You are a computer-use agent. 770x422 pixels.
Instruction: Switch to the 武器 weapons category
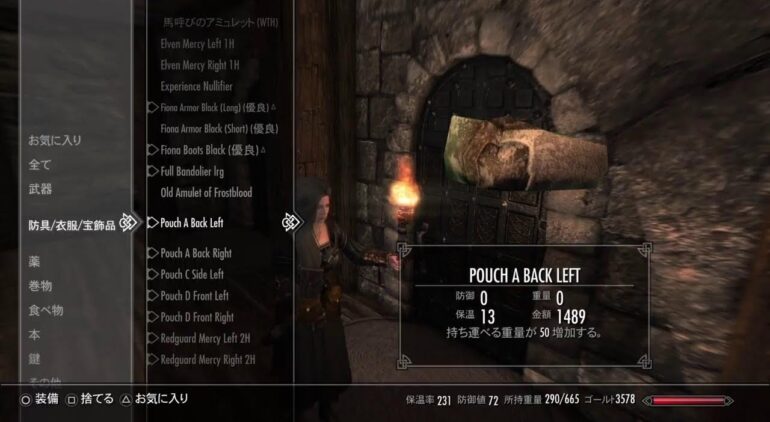coord(40,189)
